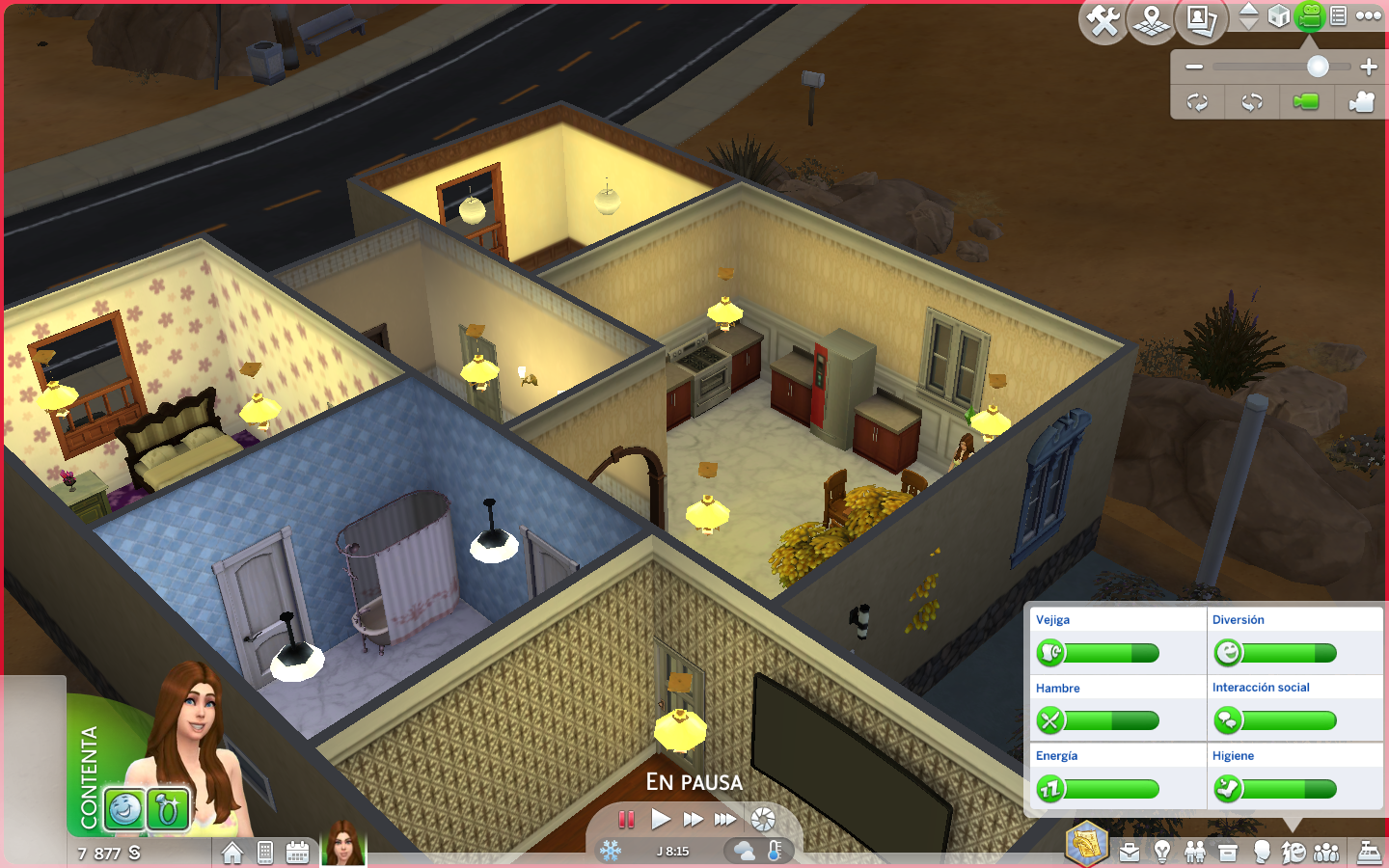Close the green camera controls panel
Screen dimensions: 1389x868
pyautogui.click(x=1310, y=16)
